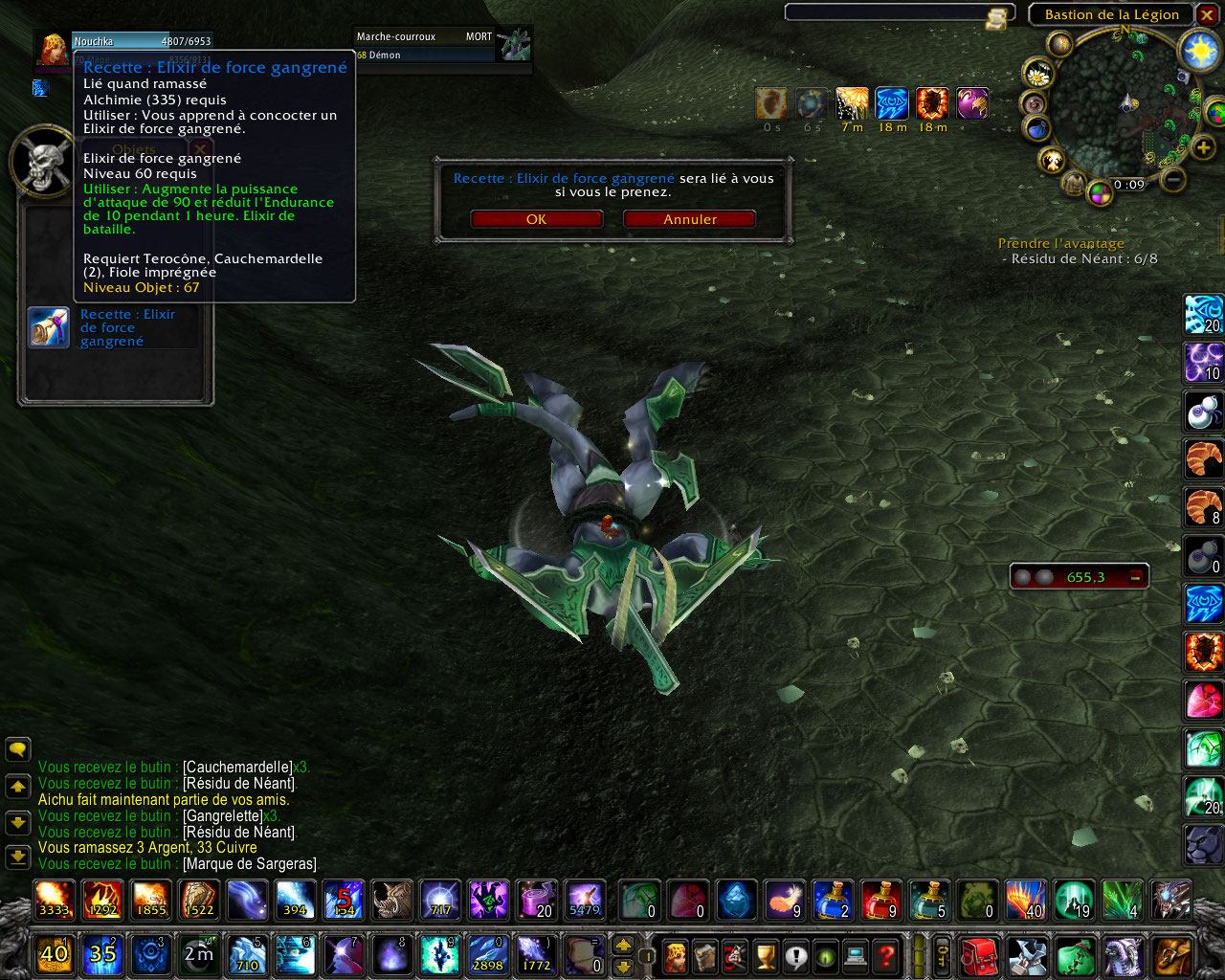Use the croissant food item with 8 charges
This screenshot has width=1225, height=980.
pyautogui.click(x=1203, y=506)
